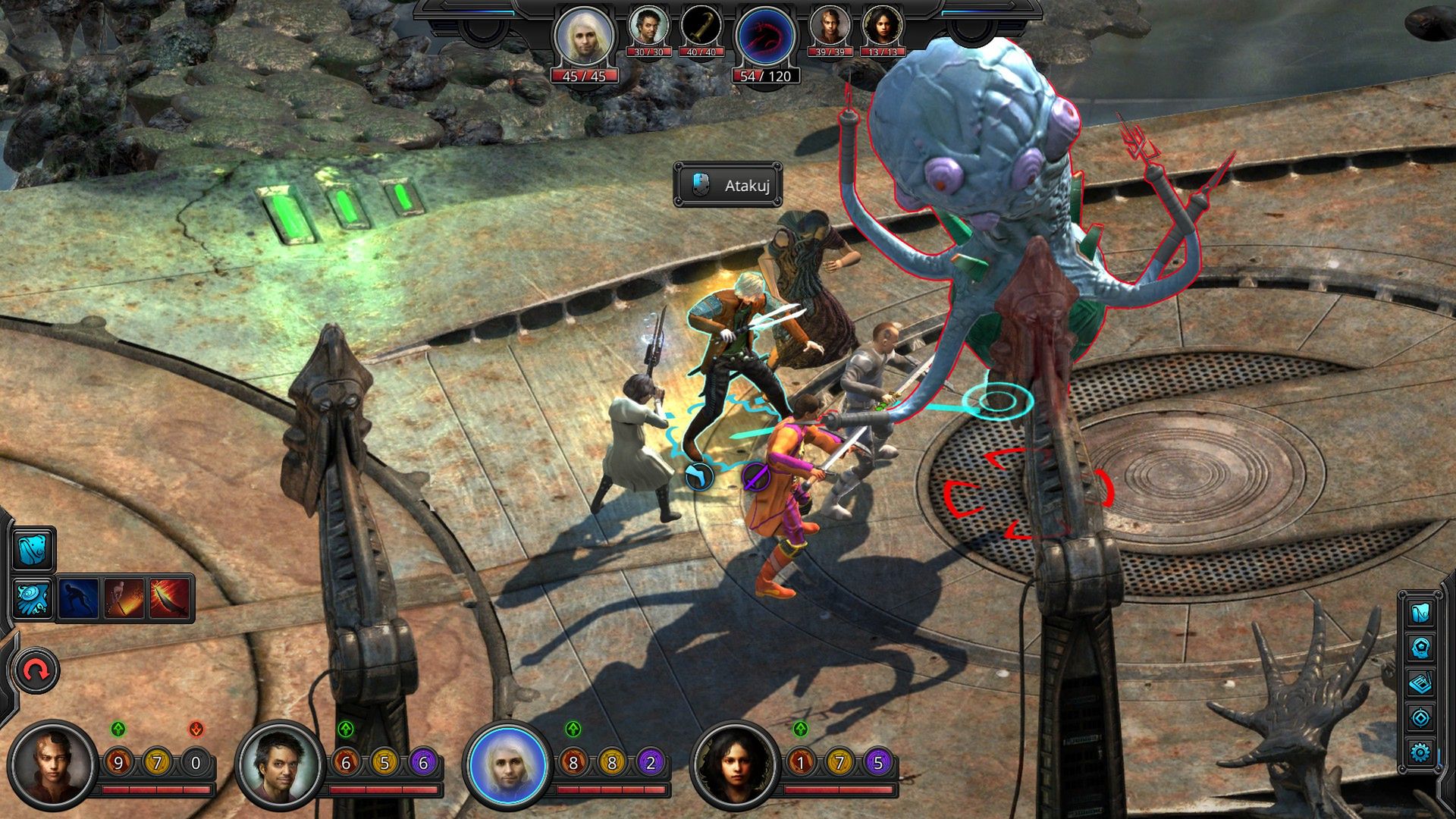
Task: Activate the dark blue sneaking figure ability
Action: click(78, 598)
